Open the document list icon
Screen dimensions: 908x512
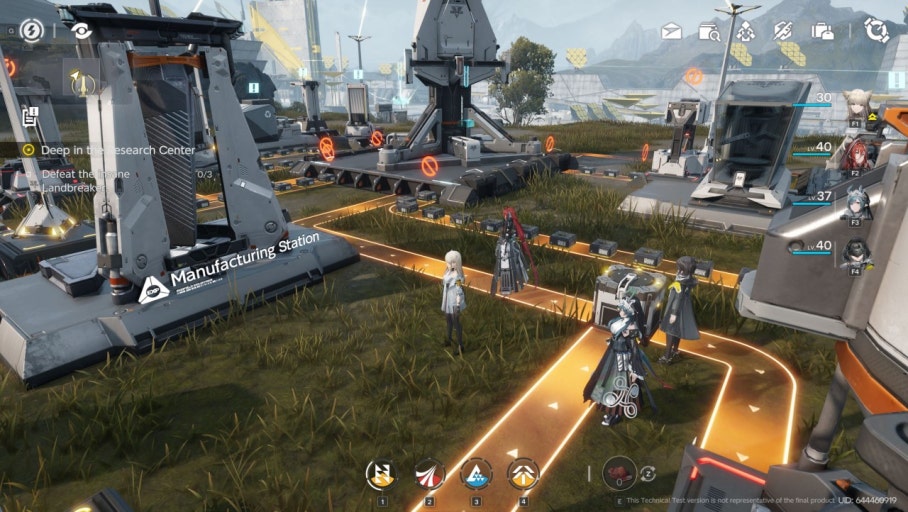(x=30, y=116)
